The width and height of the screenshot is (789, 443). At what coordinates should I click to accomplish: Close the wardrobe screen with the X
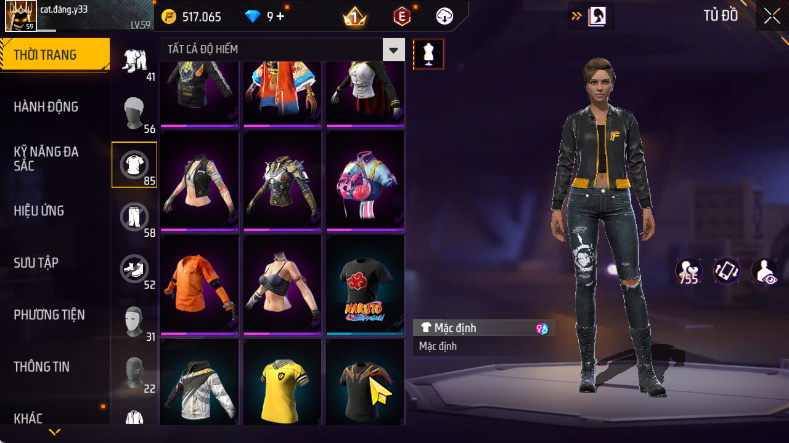(x=772, y=15)
